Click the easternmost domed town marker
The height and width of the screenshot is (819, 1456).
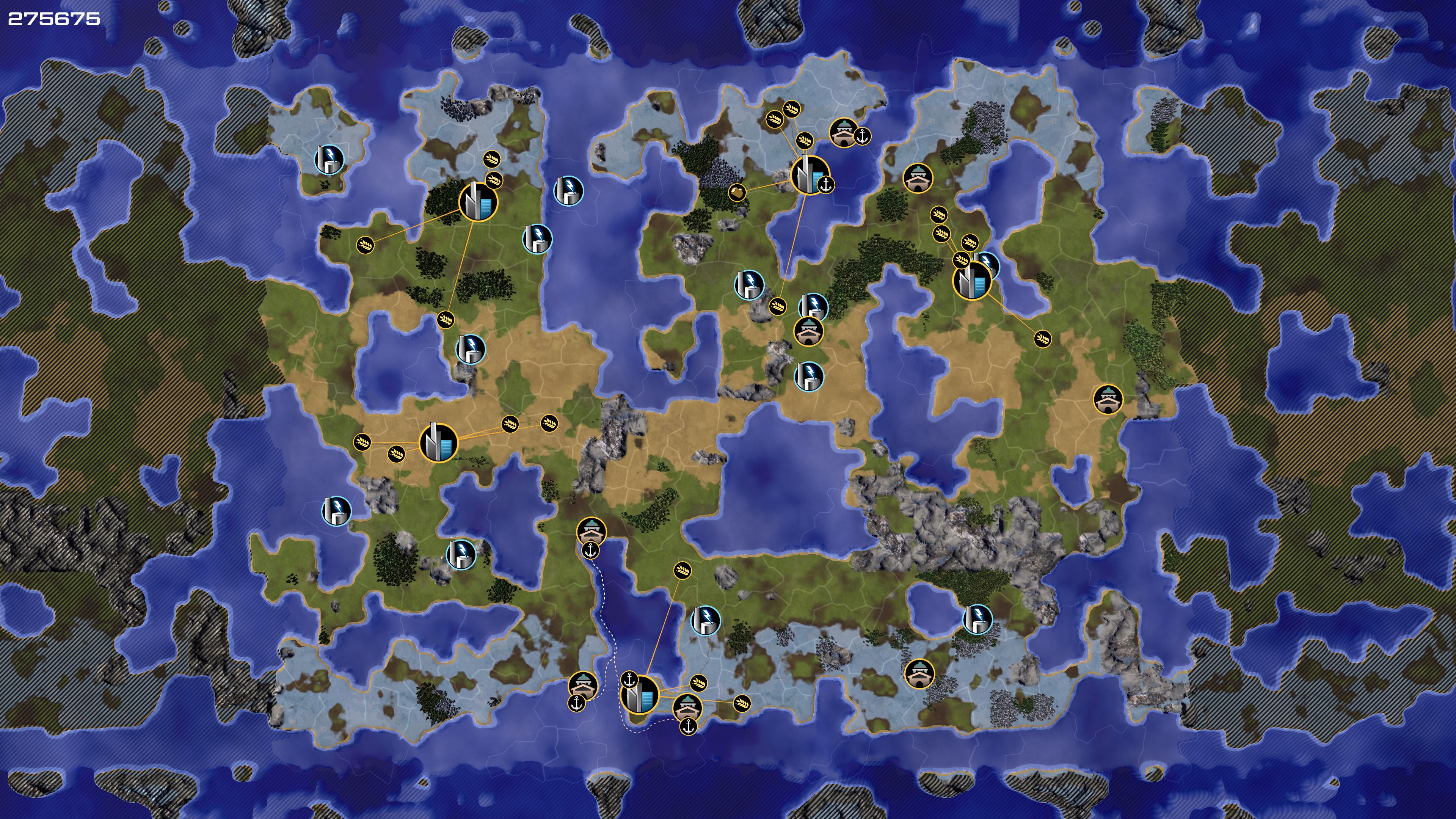(x=1108, y=400)
